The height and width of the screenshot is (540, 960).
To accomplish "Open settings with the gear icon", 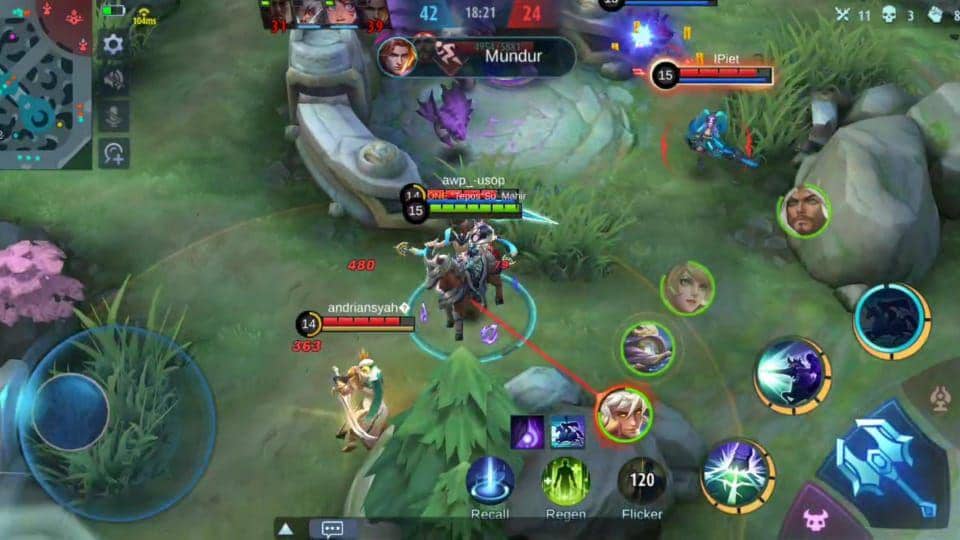I will (x=114, y=44).
